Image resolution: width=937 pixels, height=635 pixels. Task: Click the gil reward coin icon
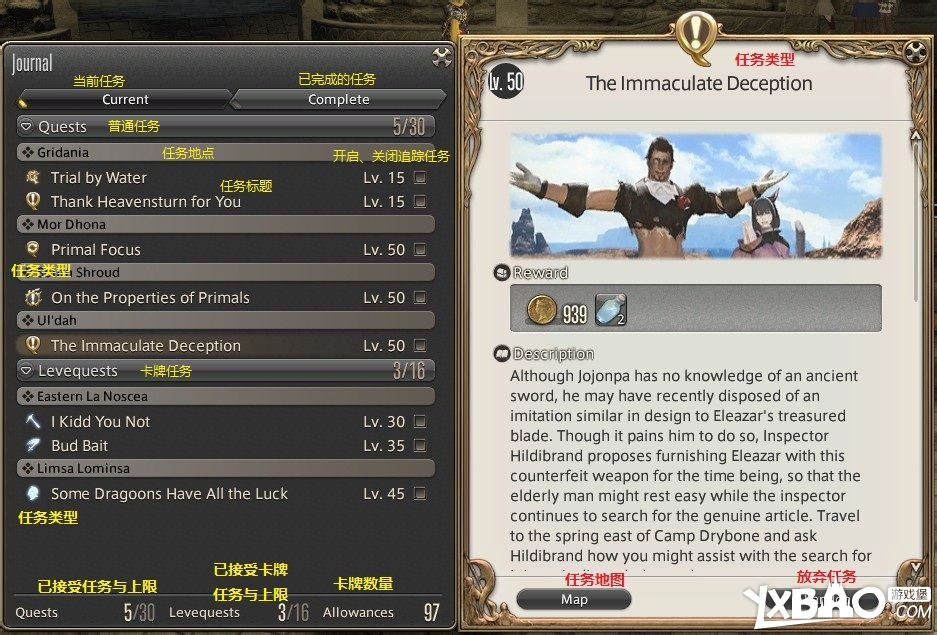click(541, 310)
